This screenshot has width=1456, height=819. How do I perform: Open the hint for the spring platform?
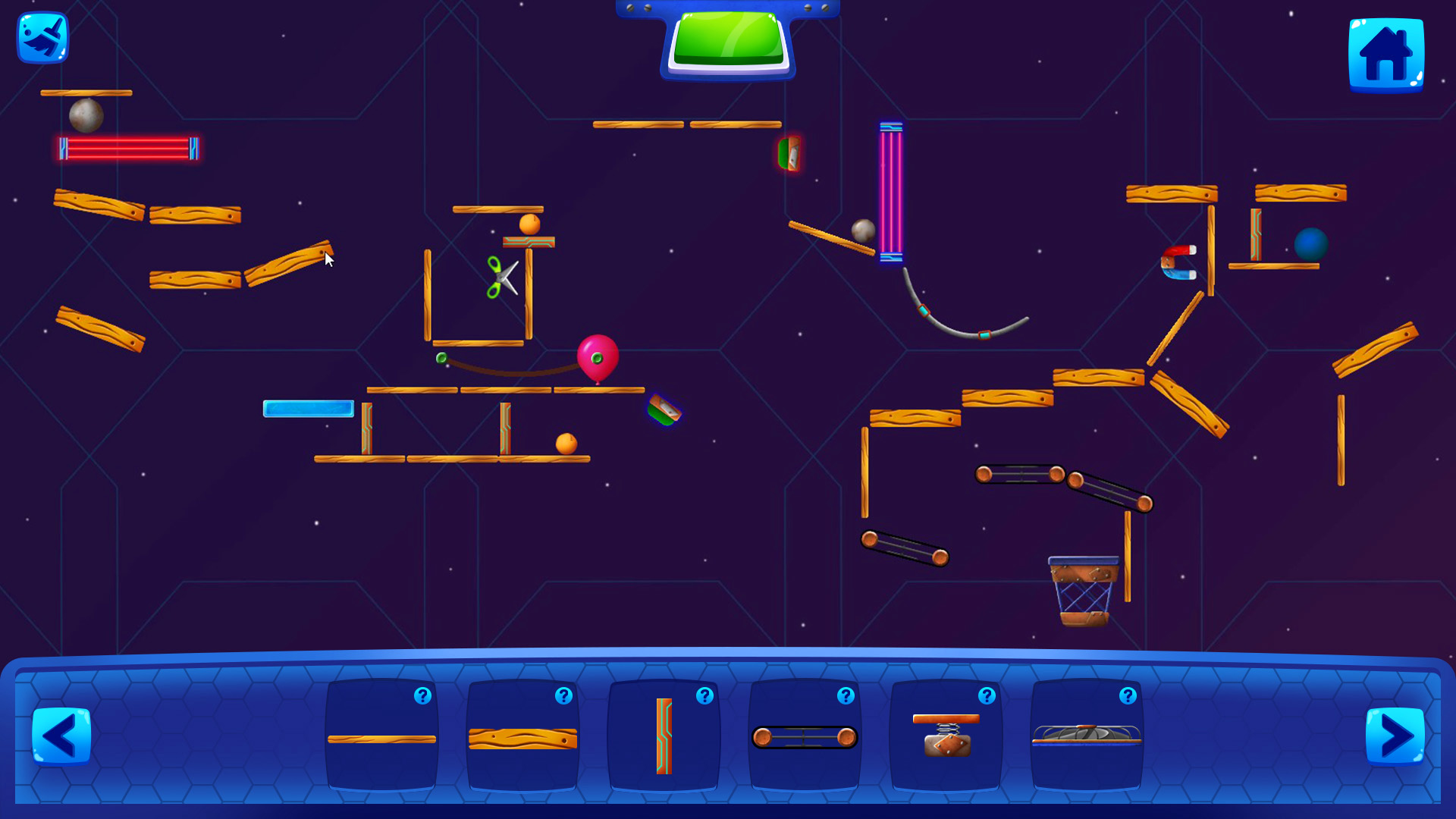pyautogui.click(x=987, y=695)
